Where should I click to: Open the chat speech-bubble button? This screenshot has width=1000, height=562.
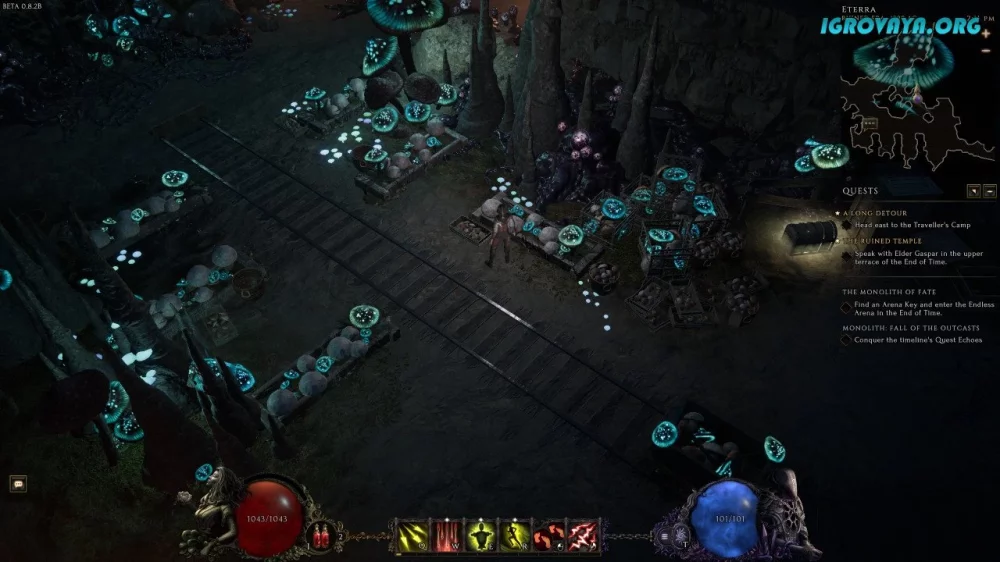pyautogui.click(x=18, y=484)
